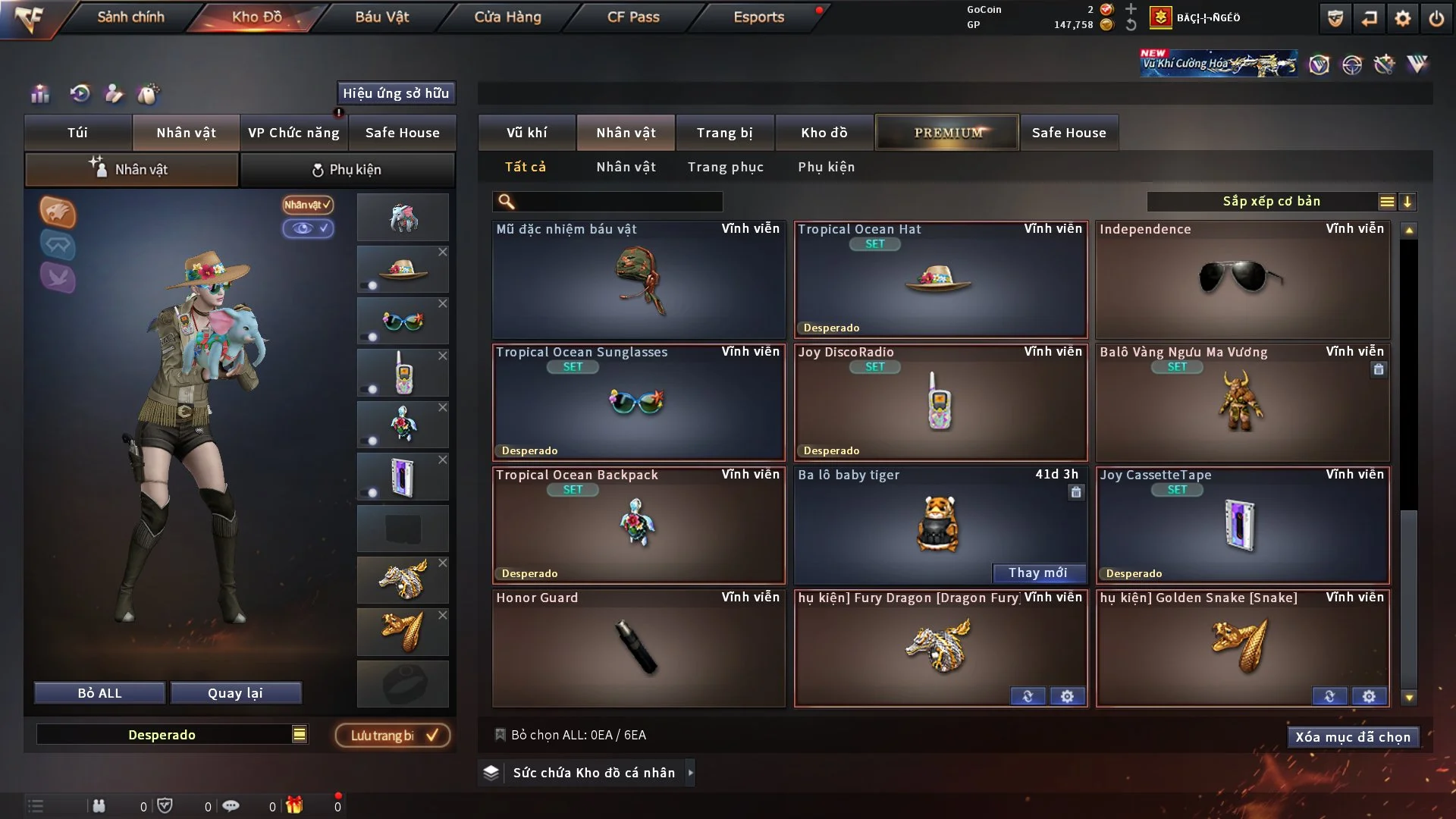Switch to the Vũ khí inventory tab
The image size is (1456, 819).
point(526,133)
